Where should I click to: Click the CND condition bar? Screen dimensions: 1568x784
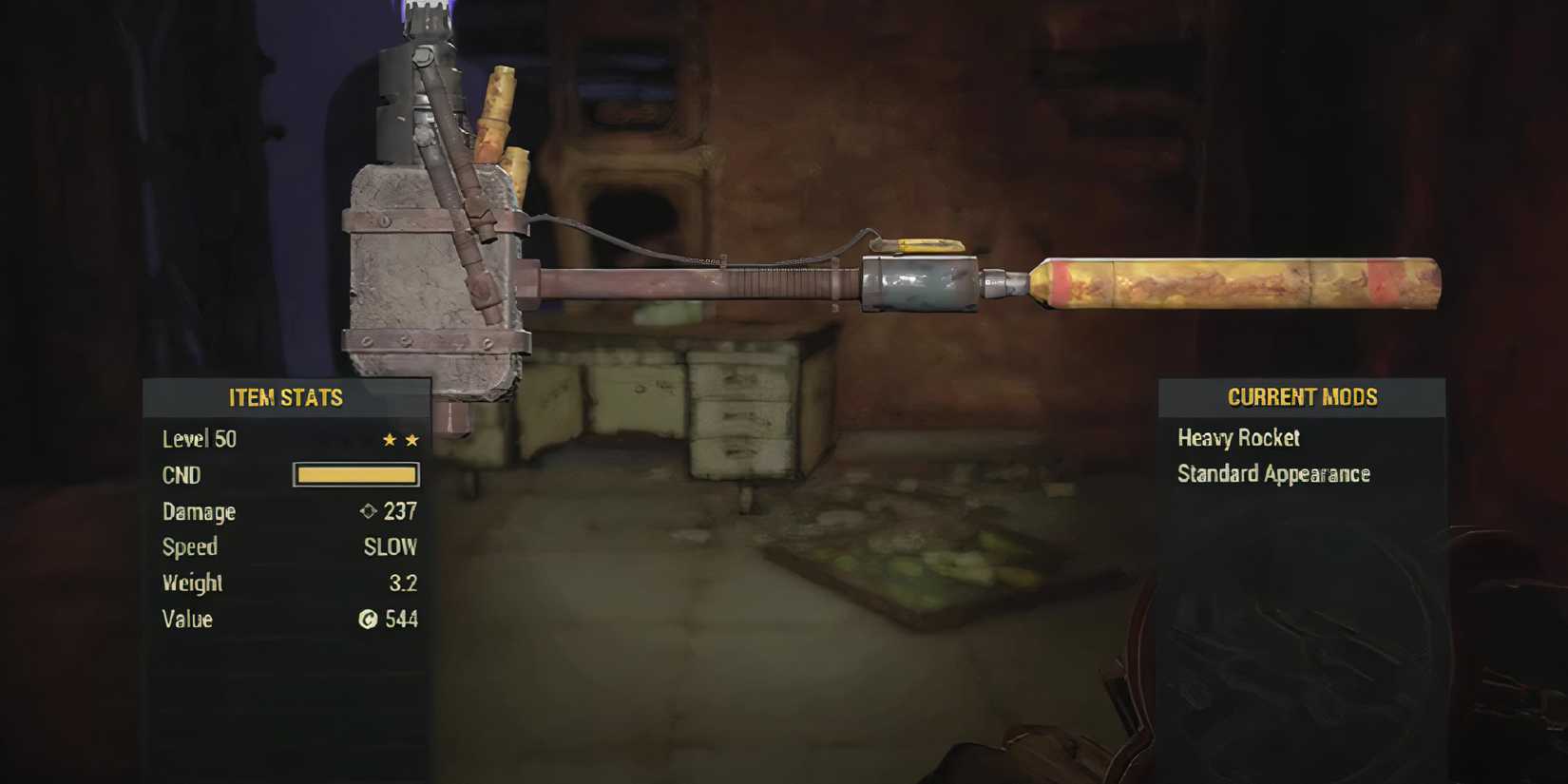coord(356,474)
